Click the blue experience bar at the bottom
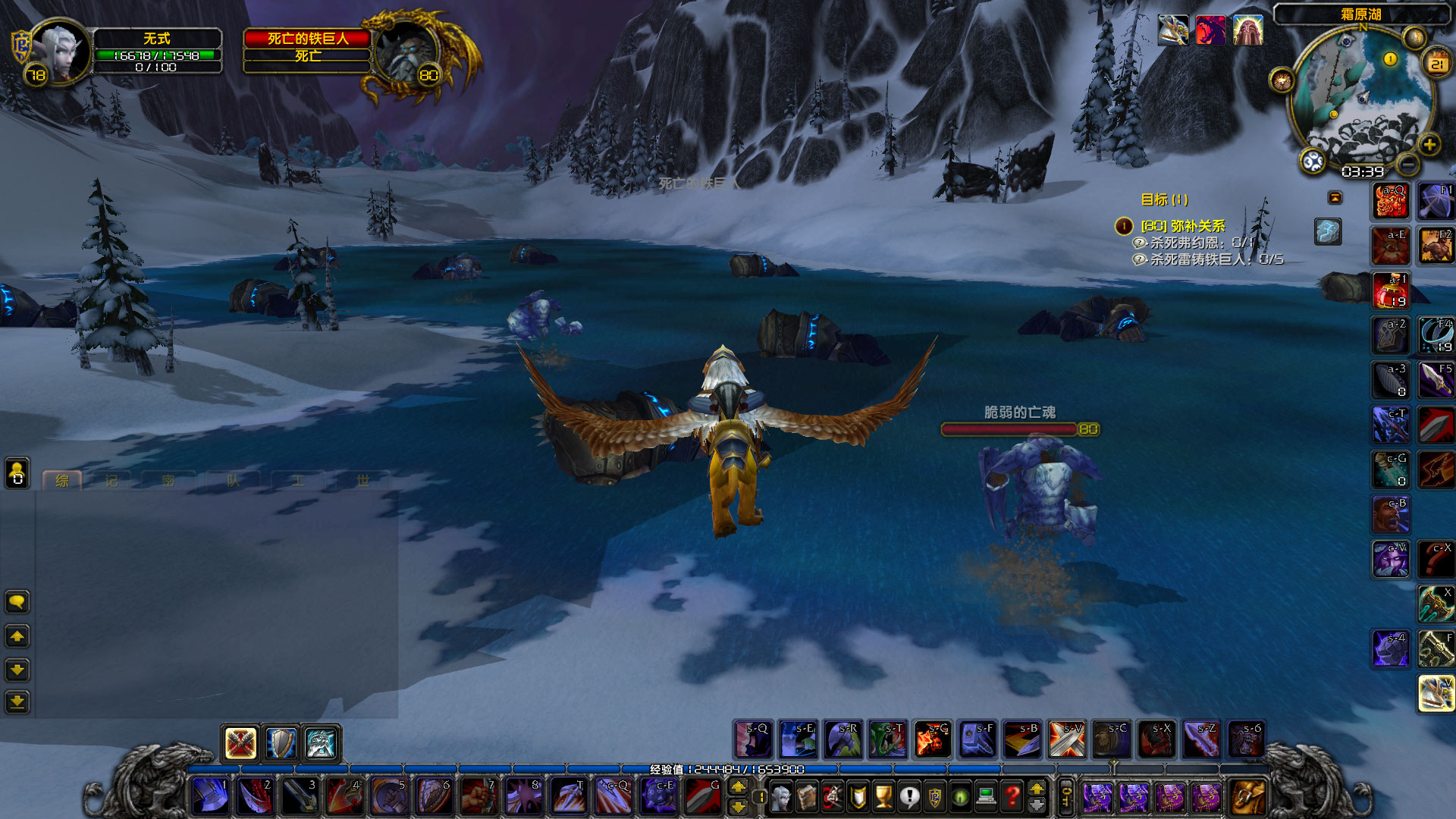 [x=728, y=767]
